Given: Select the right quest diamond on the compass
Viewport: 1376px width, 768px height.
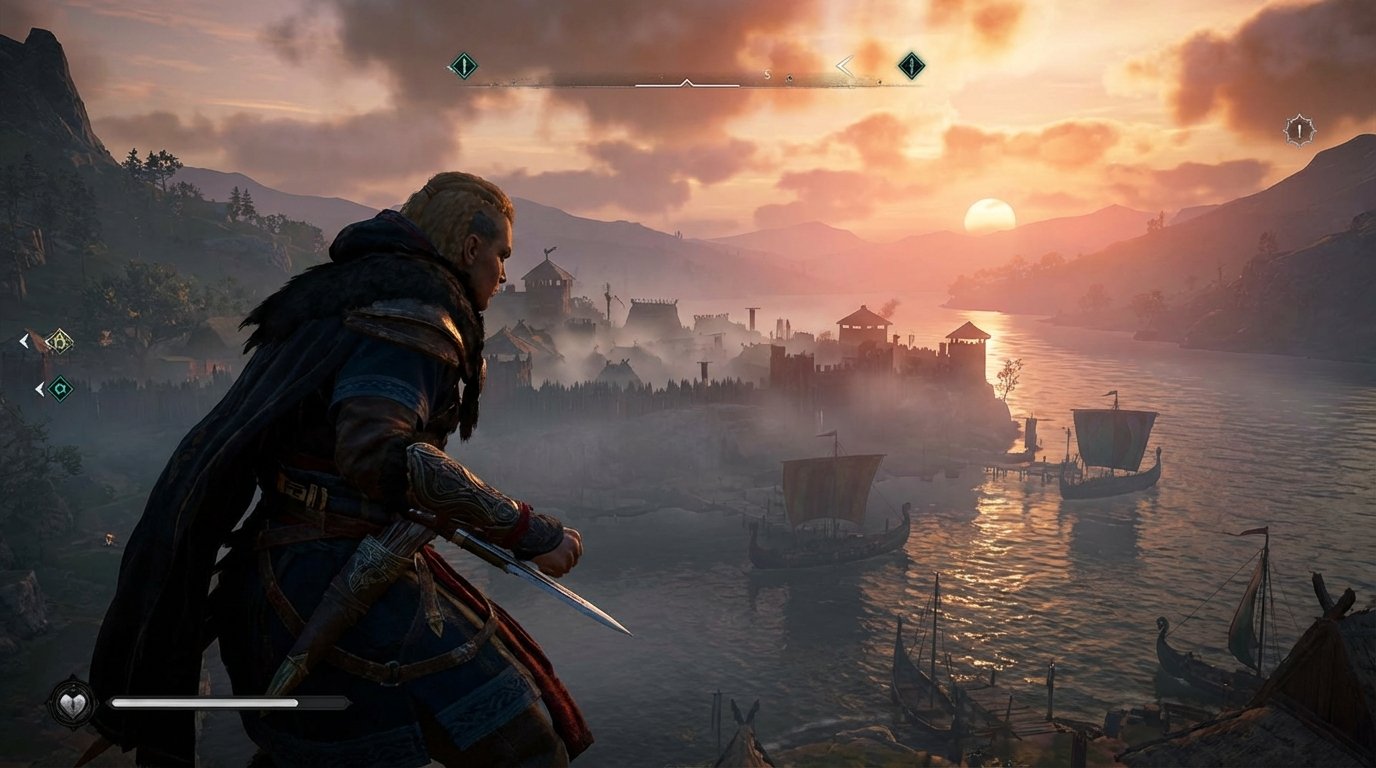Looking at the screenshot, I should (913, 67).
